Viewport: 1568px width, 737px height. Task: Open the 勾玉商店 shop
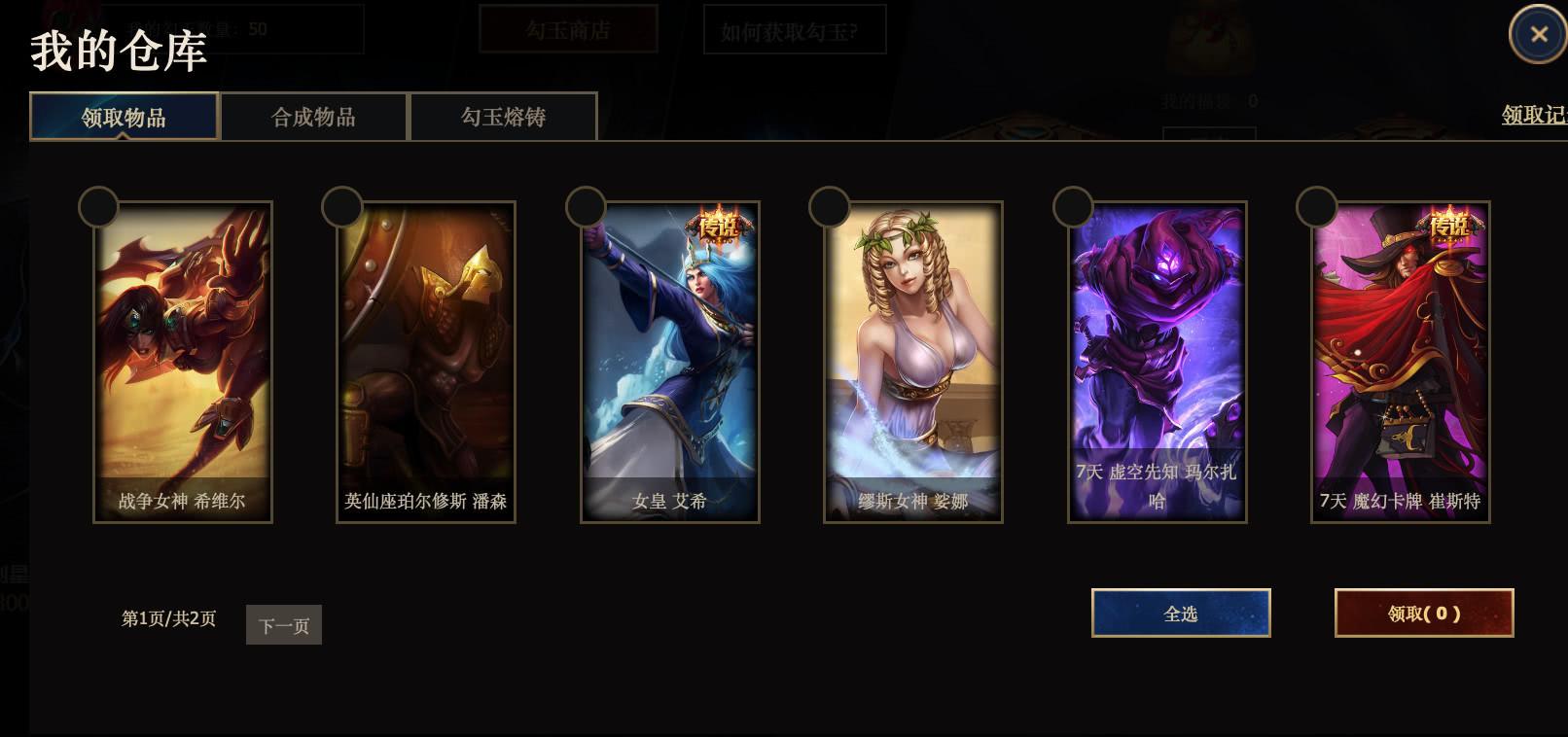pyautogui.click(x=569, y=30)
